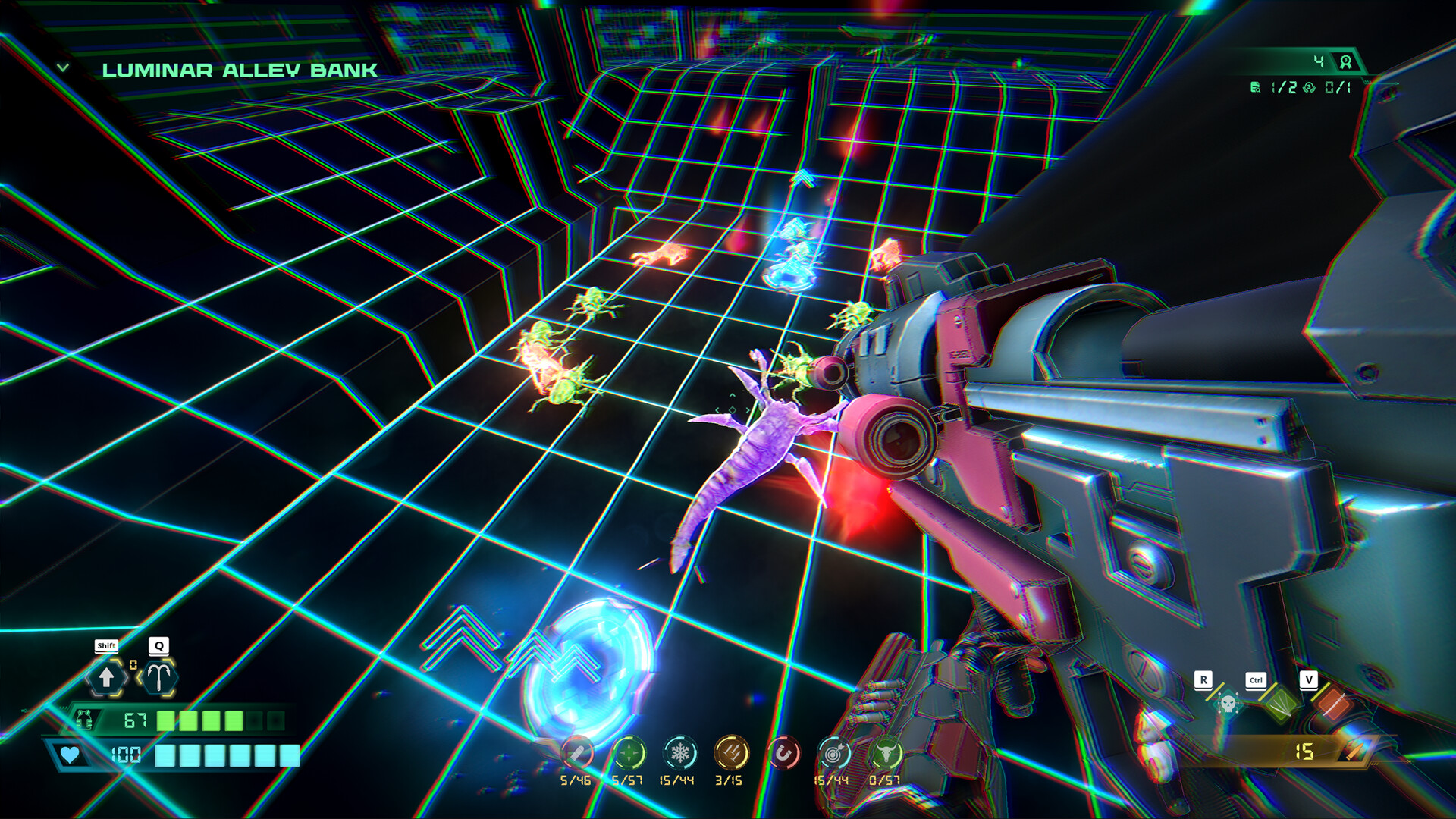Screen dimensions: 1456x819
Task: Open the 0/1 collectible tracker entry
Action: click(1323, 86)
